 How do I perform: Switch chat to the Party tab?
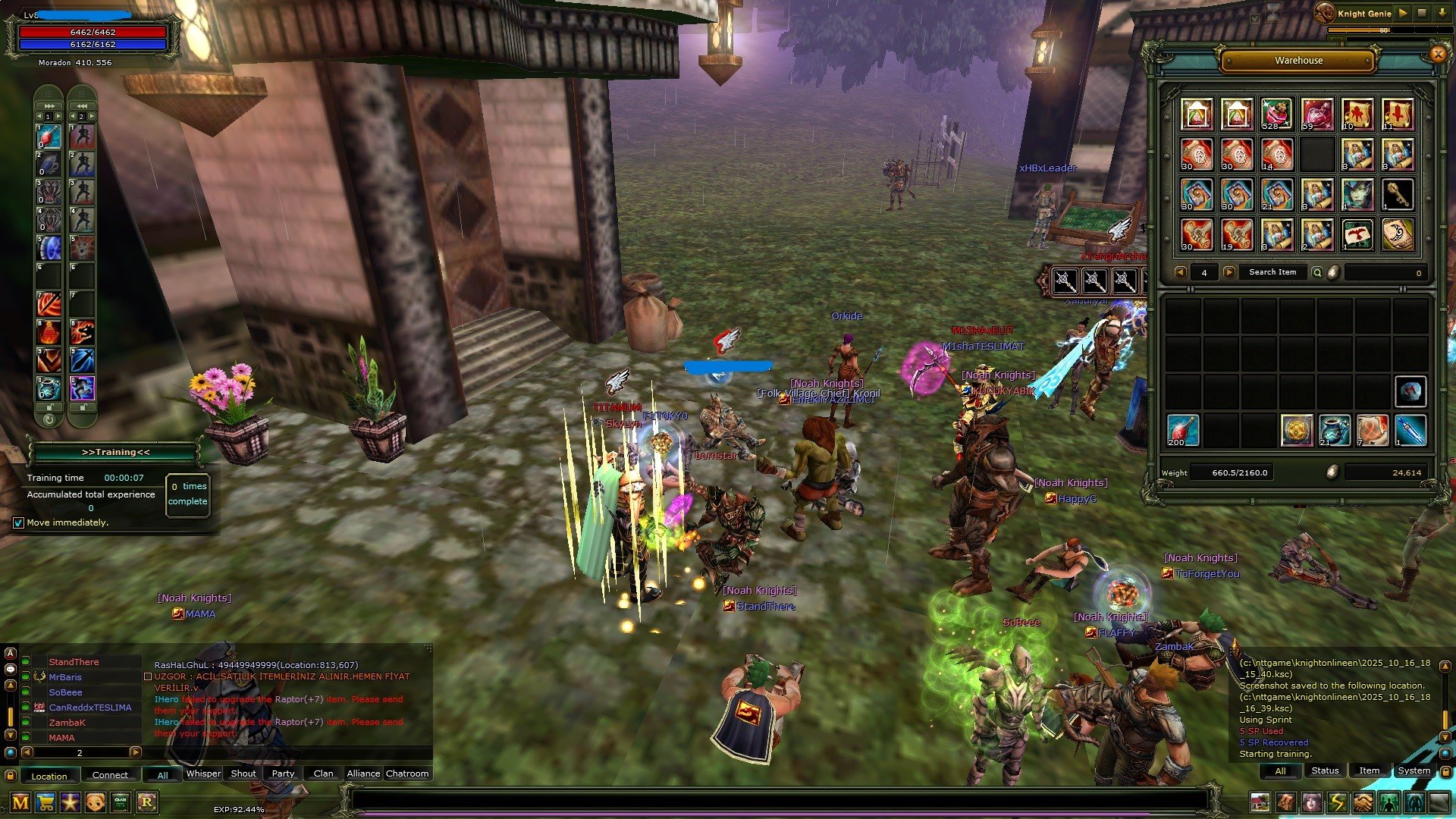coord(283,773)
